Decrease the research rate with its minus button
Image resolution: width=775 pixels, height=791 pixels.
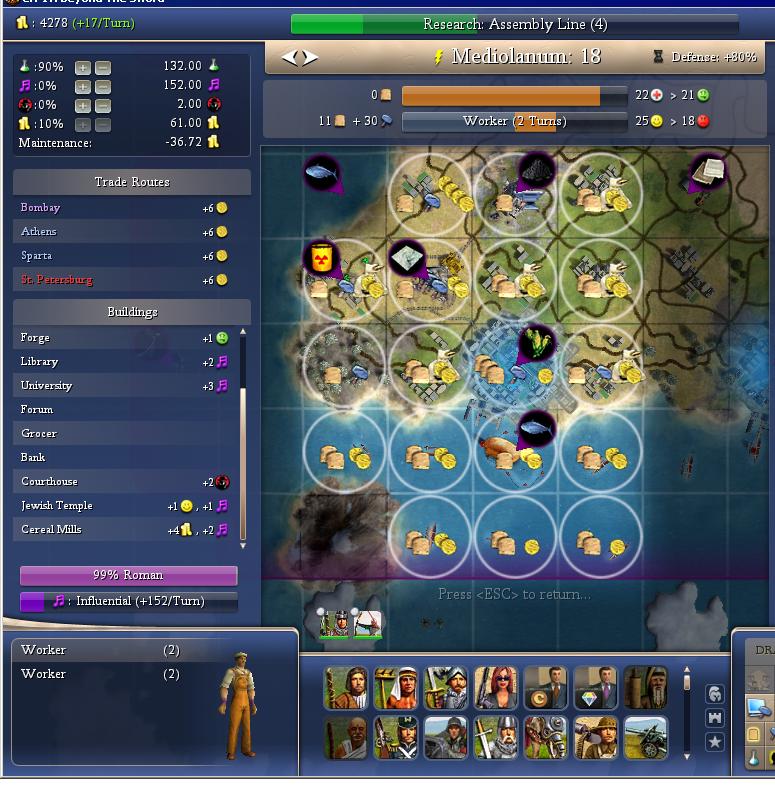[x=102, y=67]
